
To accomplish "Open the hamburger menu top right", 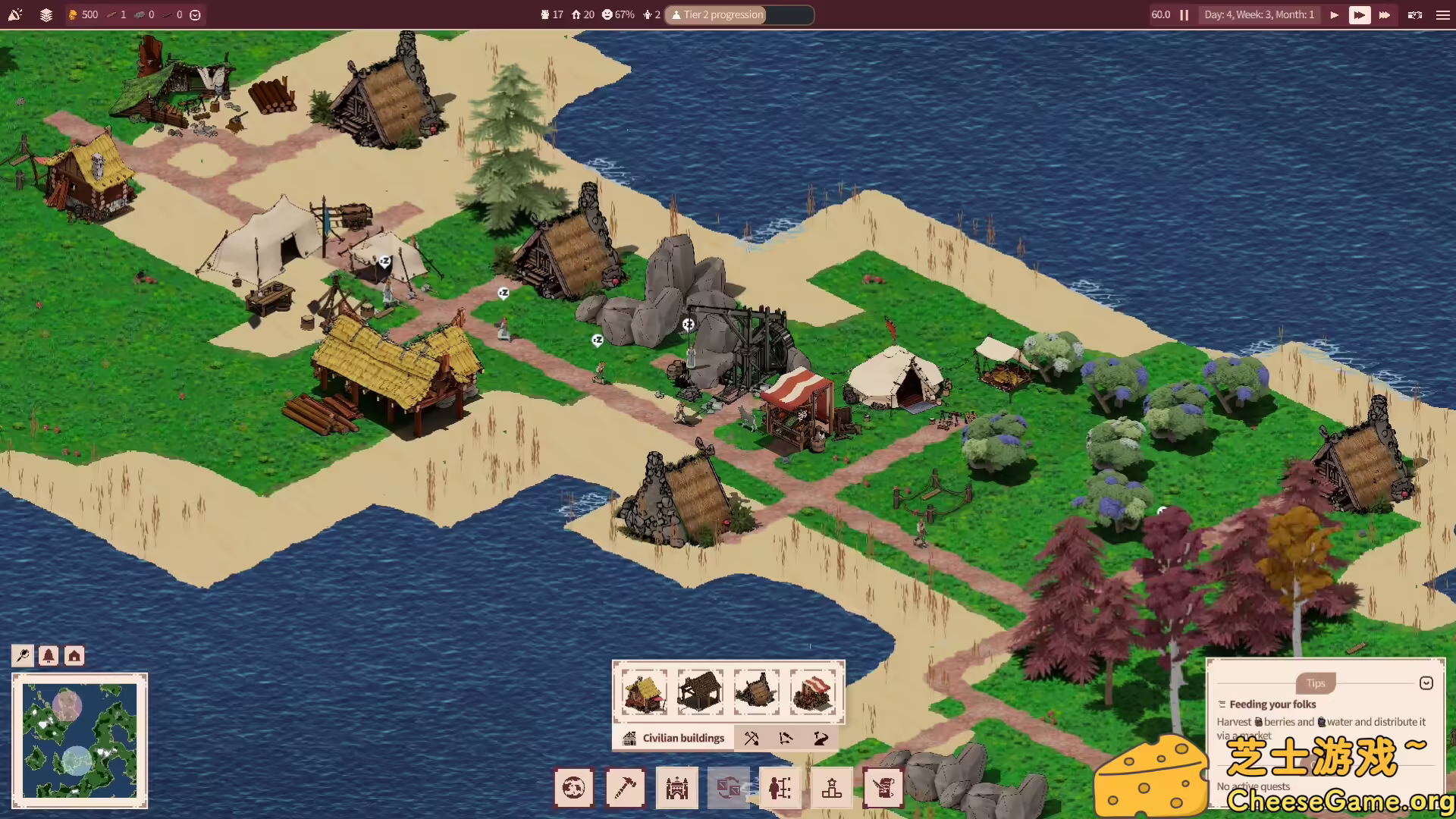I will (x=1442, y=14).
